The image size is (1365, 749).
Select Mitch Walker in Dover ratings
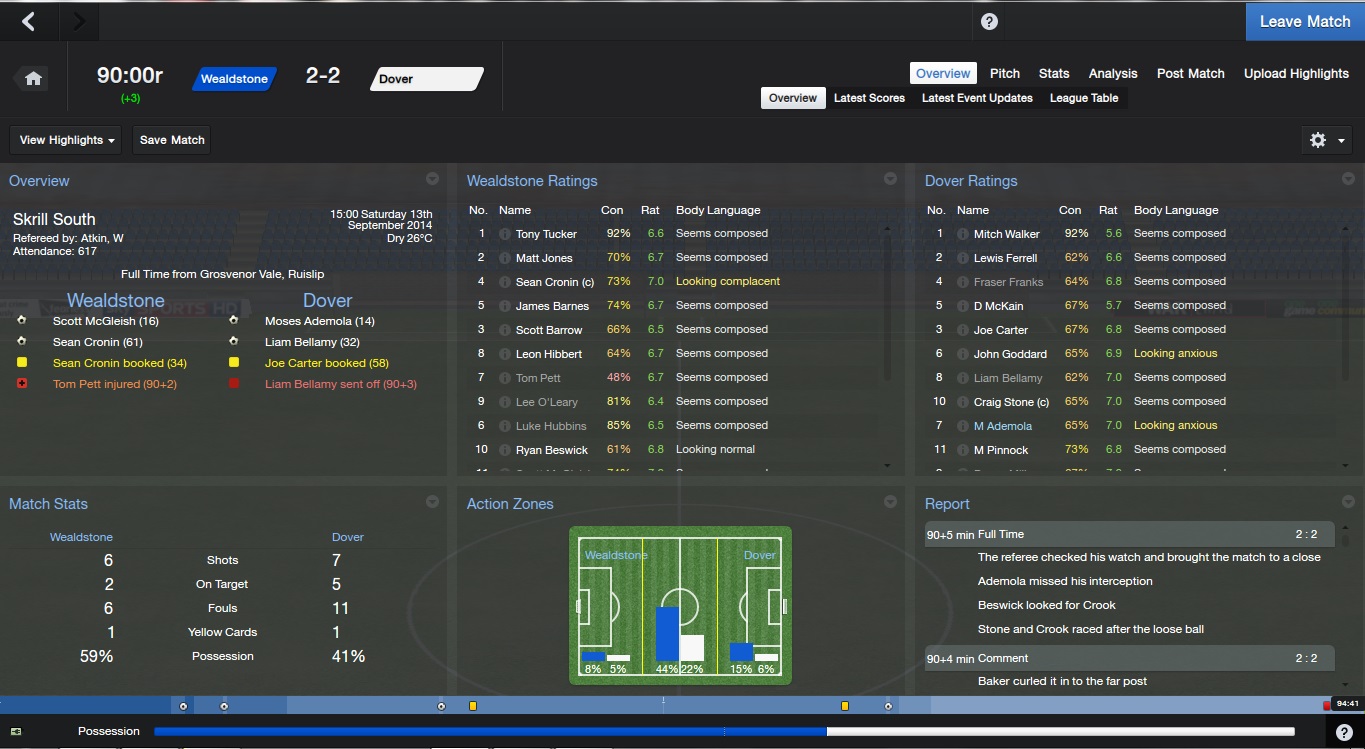coord(1006,234)
